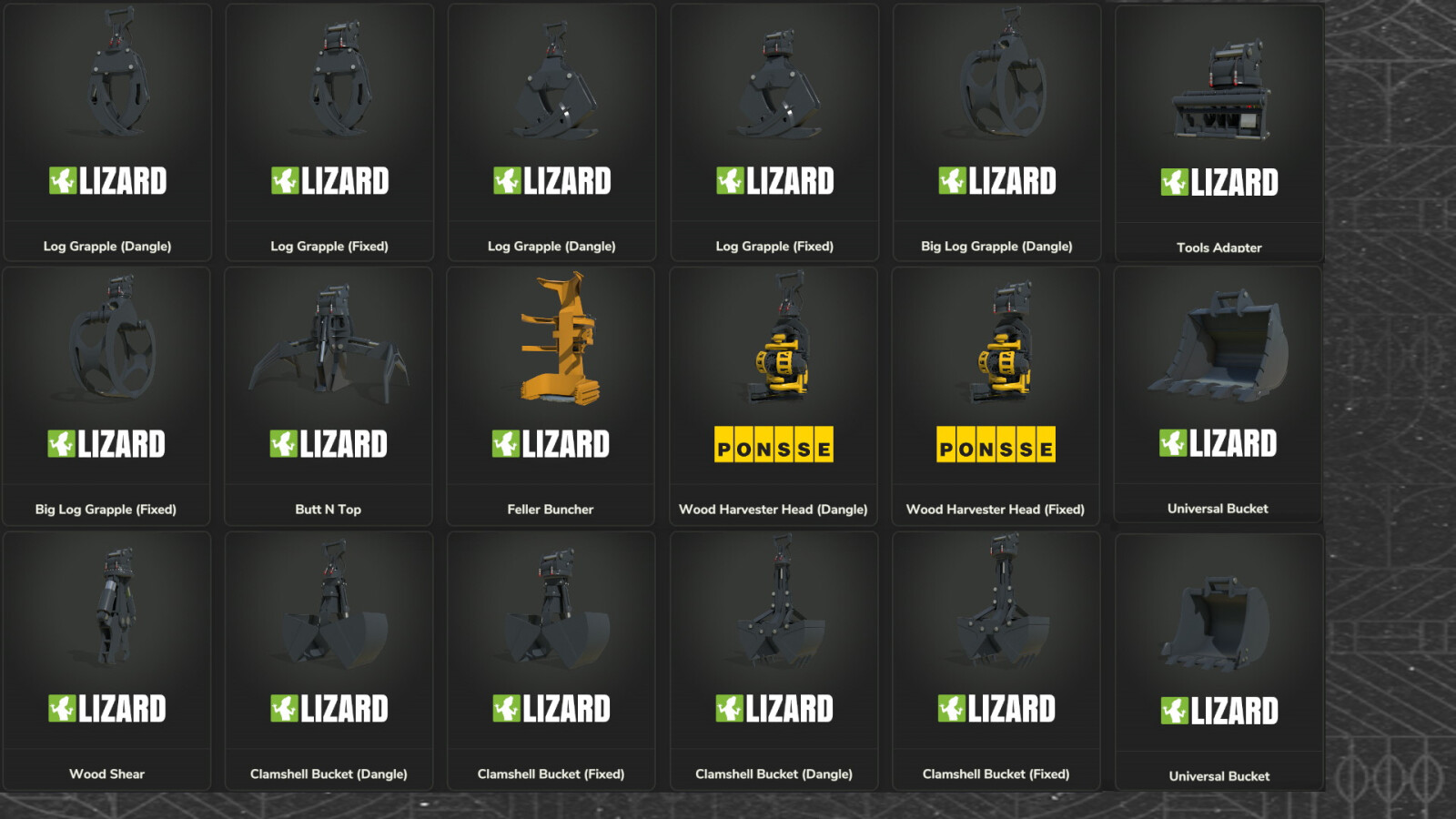Viewport: 1456px width, 819px height.
Task: Select the first Log Grapple (Dangle)
Action: 107,127
